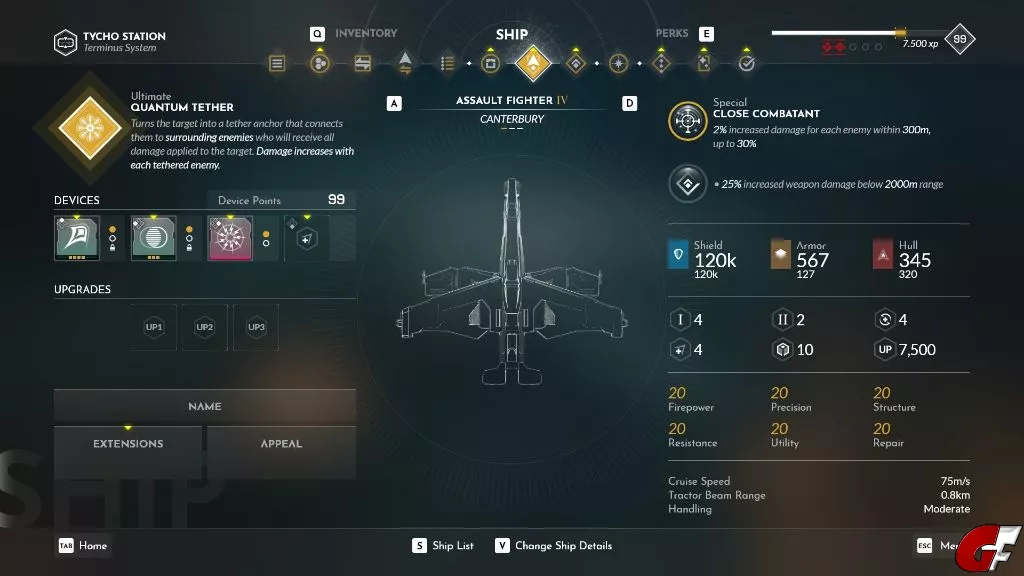Screen dimensions: 1024x576
Task: Click the first teal device card
Action: (x=77, y=238)
